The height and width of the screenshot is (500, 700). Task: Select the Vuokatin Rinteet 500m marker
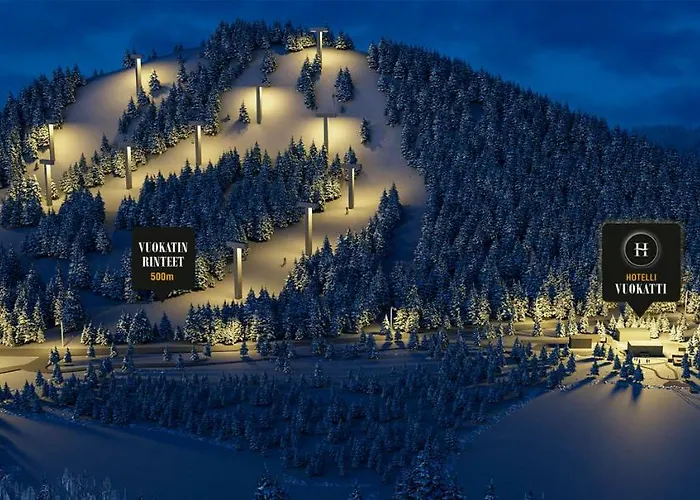point(163,261)
